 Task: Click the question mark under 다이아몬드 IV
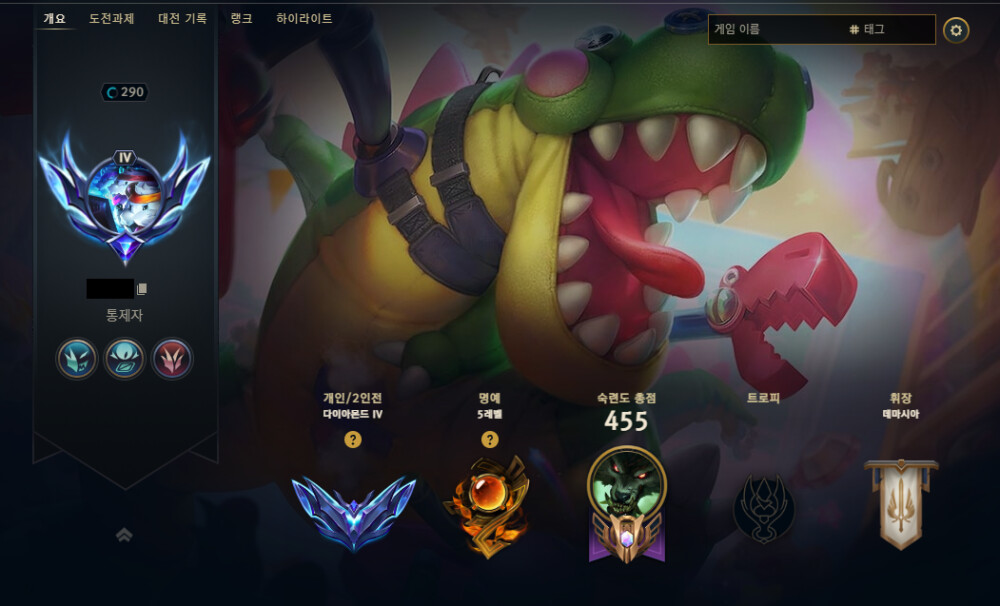click(353, 439)
